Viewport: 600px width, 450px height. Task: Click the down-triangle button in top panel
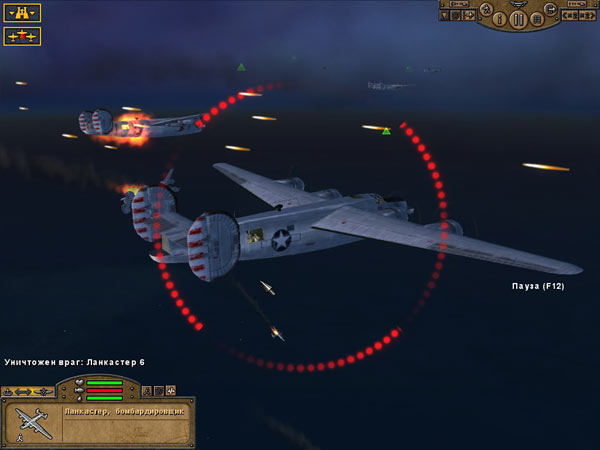pyautogui.click(x=445, y=16)
